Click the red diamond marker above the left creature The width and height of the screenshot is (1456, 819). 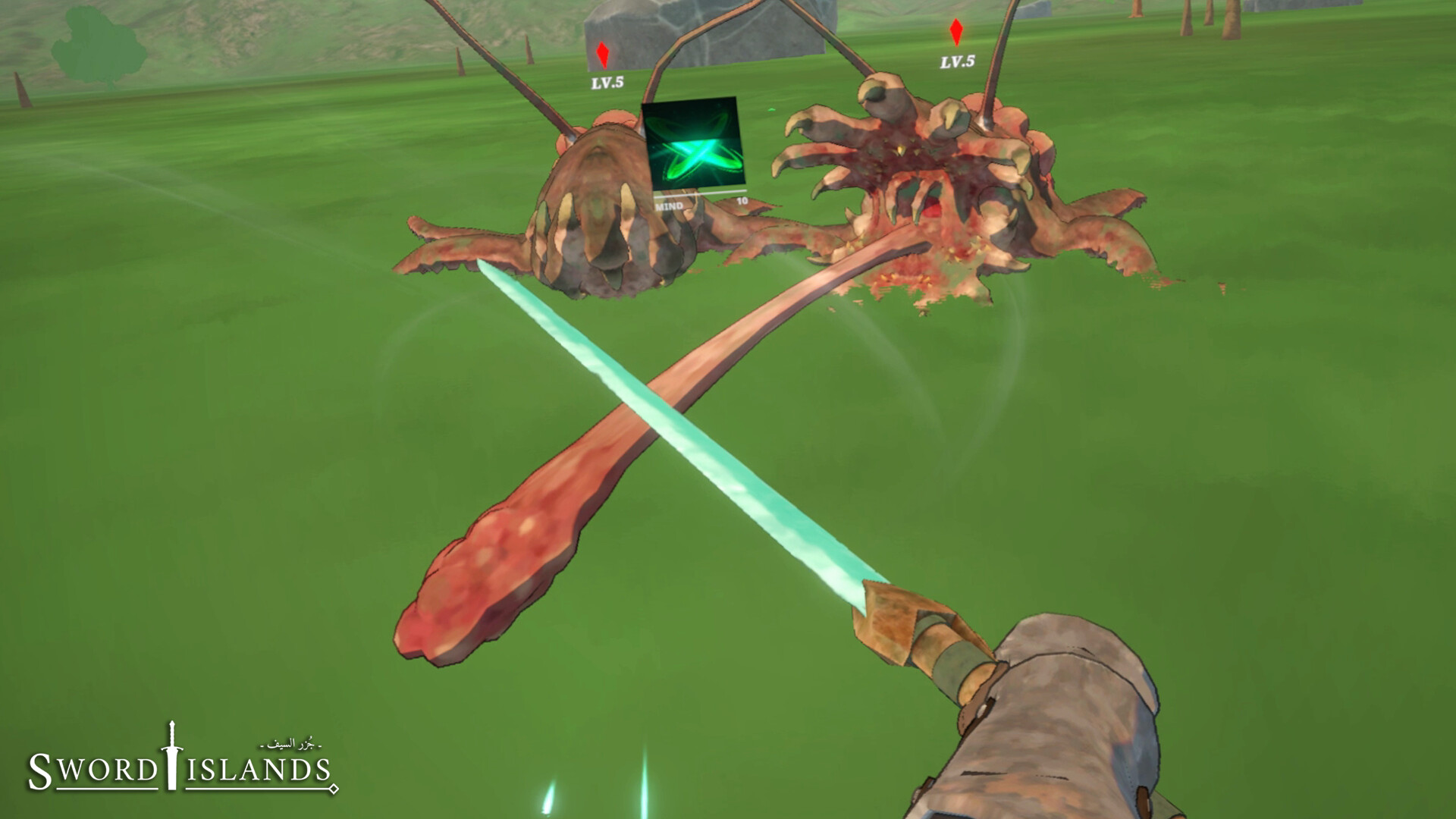[x=601, y=53]
